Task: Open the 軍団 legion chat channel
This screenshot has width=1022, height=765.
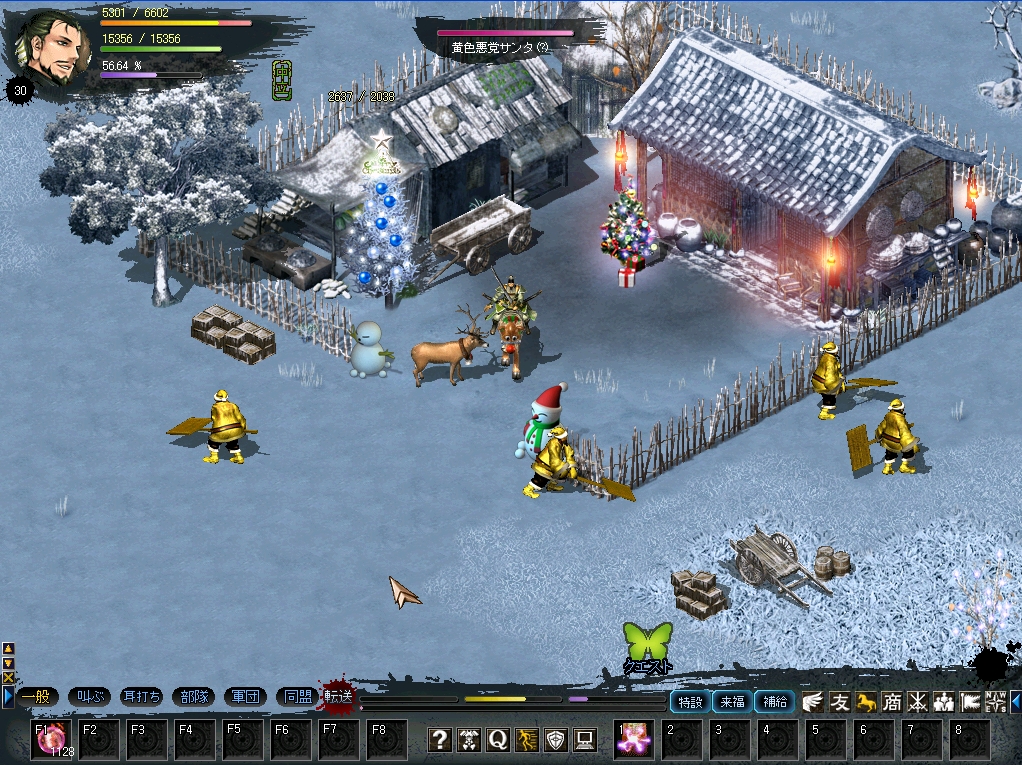Action: pos(245,697)
